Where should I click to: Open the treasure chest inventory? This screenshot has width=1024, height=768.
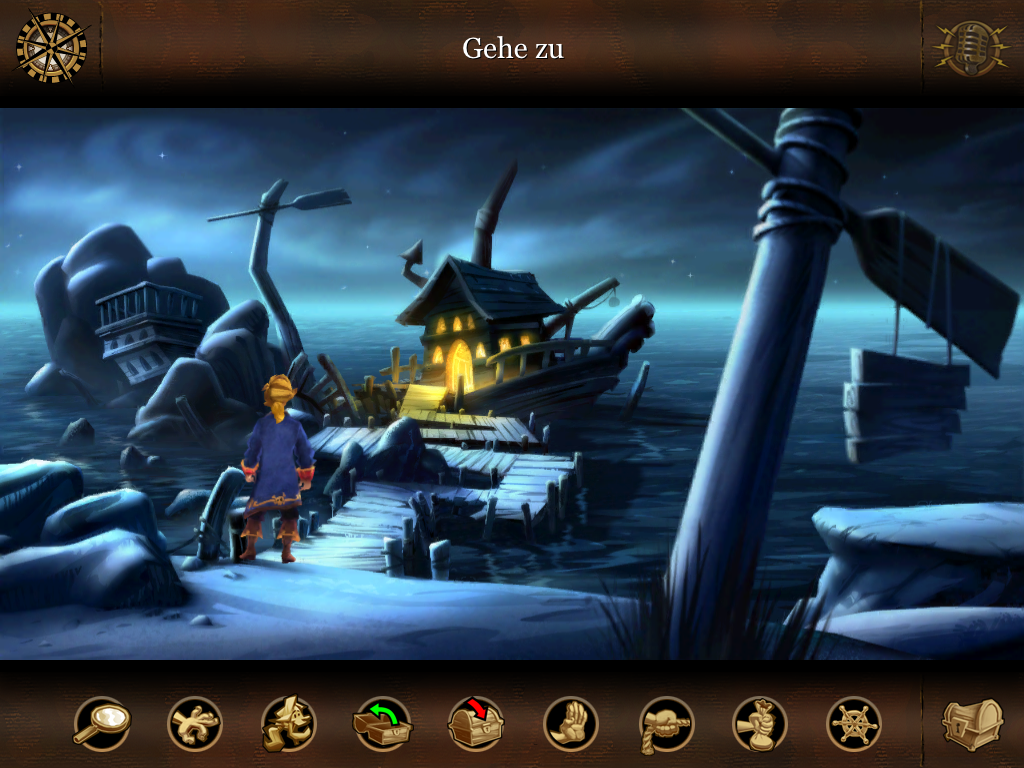pos(972,722)
